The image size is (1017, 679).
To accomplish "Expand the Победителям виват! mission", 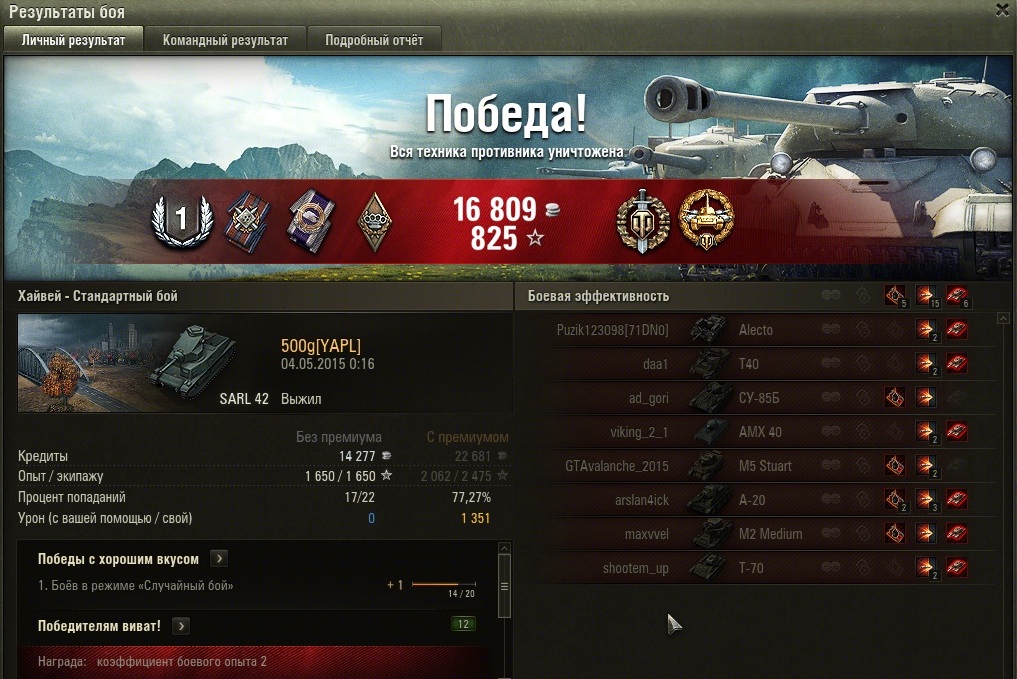I will click(x=181, y=626).
